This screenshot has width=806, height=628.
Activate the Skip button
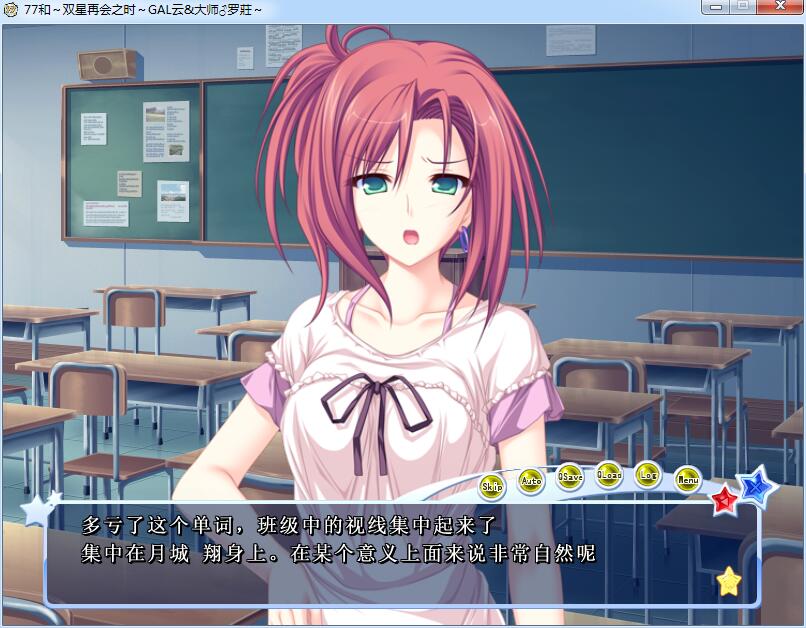tap(492, 486)
